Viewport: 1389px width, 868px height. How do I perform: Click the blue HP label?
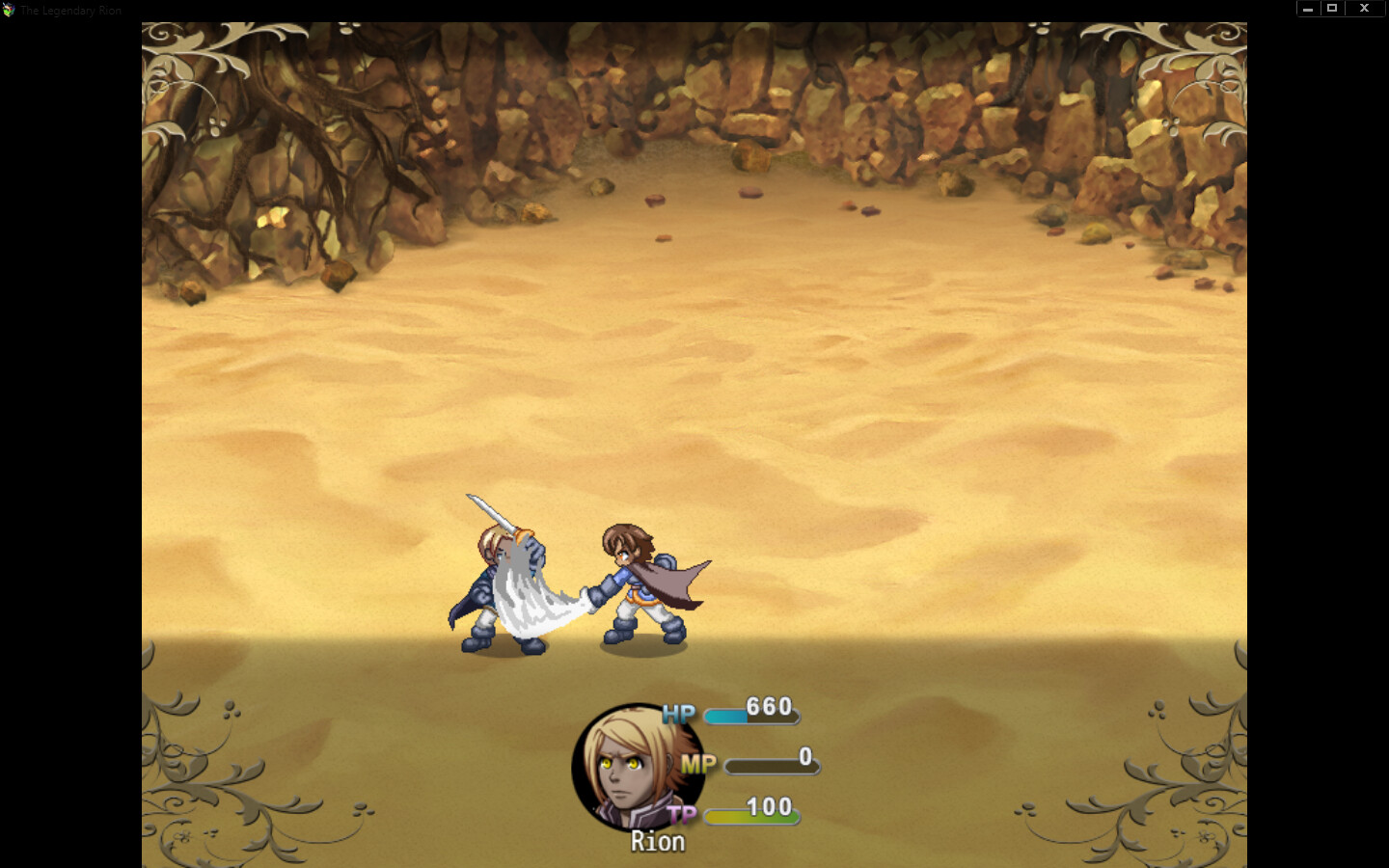[678, 715]
